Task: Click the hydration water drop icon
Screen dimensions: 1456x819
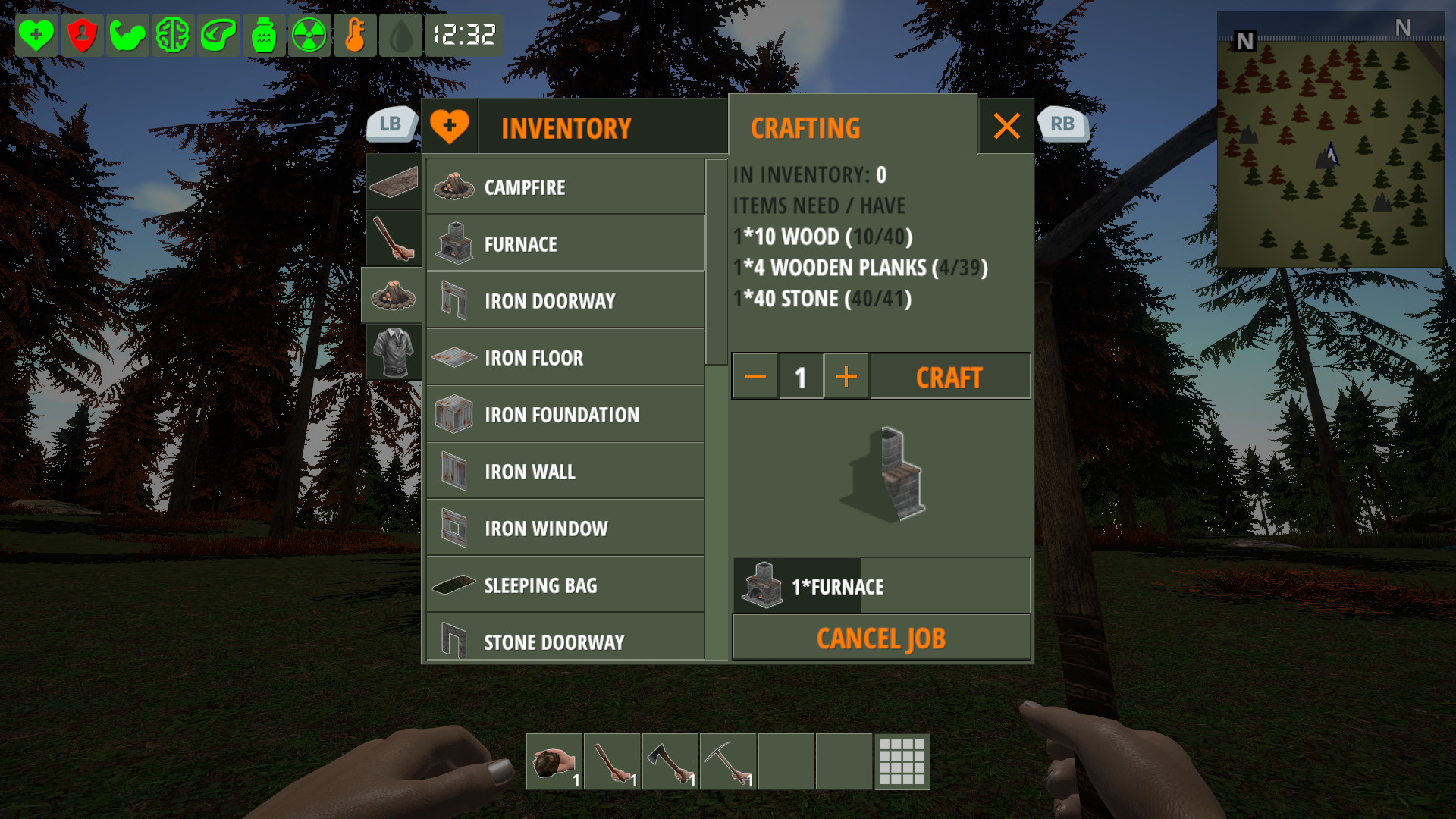Action: click(400, 34)
